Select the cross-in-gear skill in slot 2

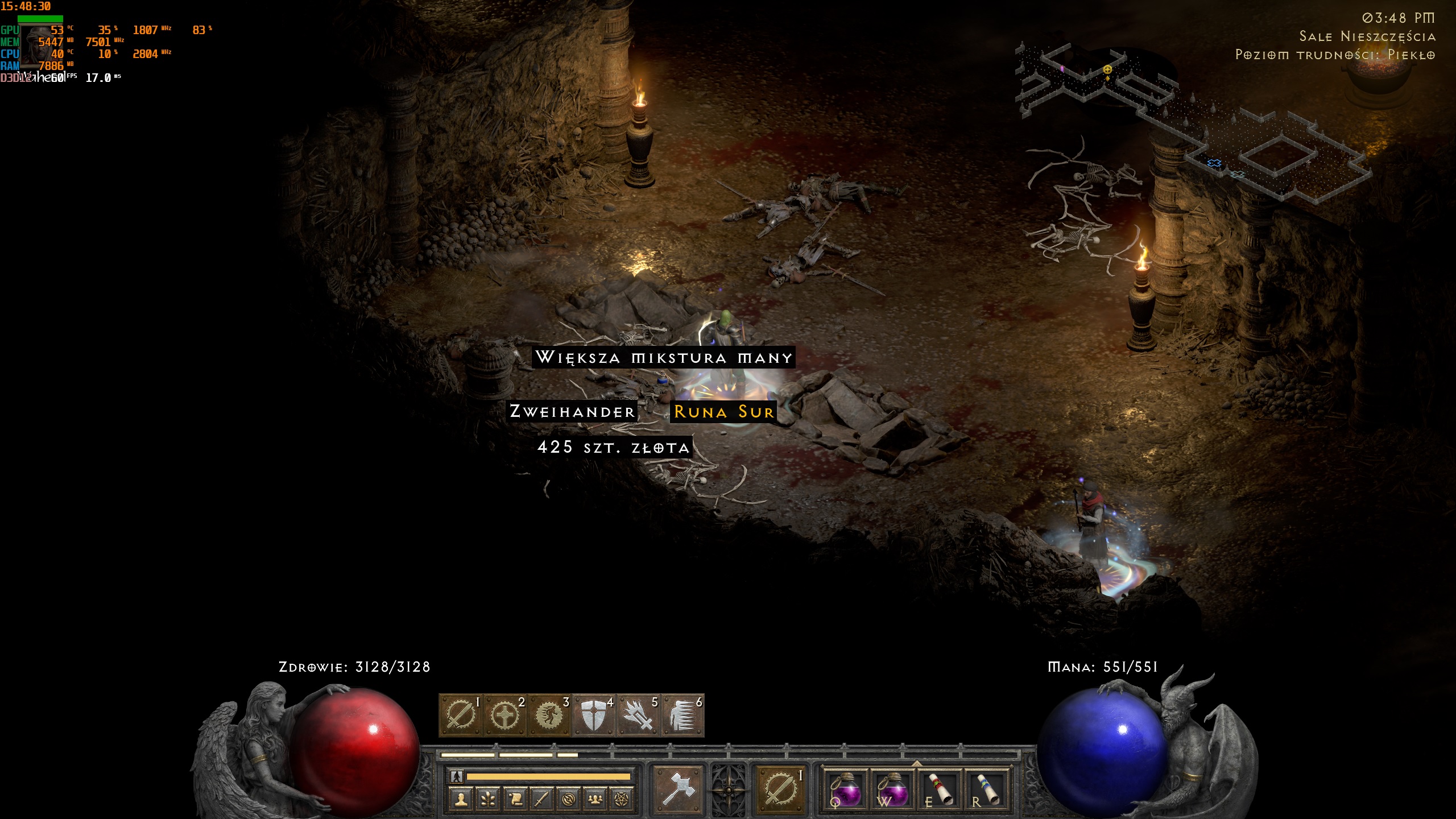(x=505, y=715)
